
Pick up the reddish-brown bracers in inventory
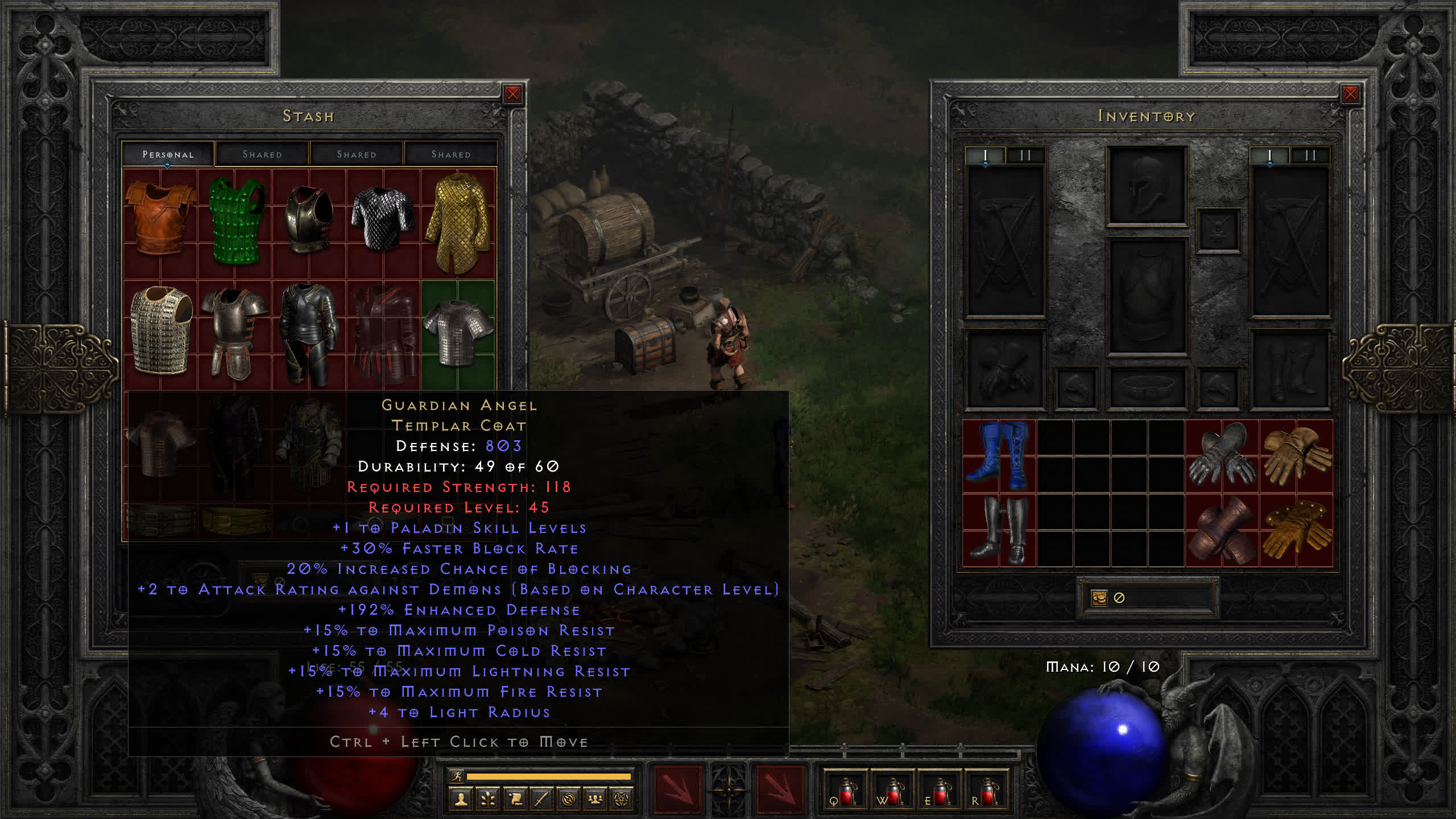1222,530
